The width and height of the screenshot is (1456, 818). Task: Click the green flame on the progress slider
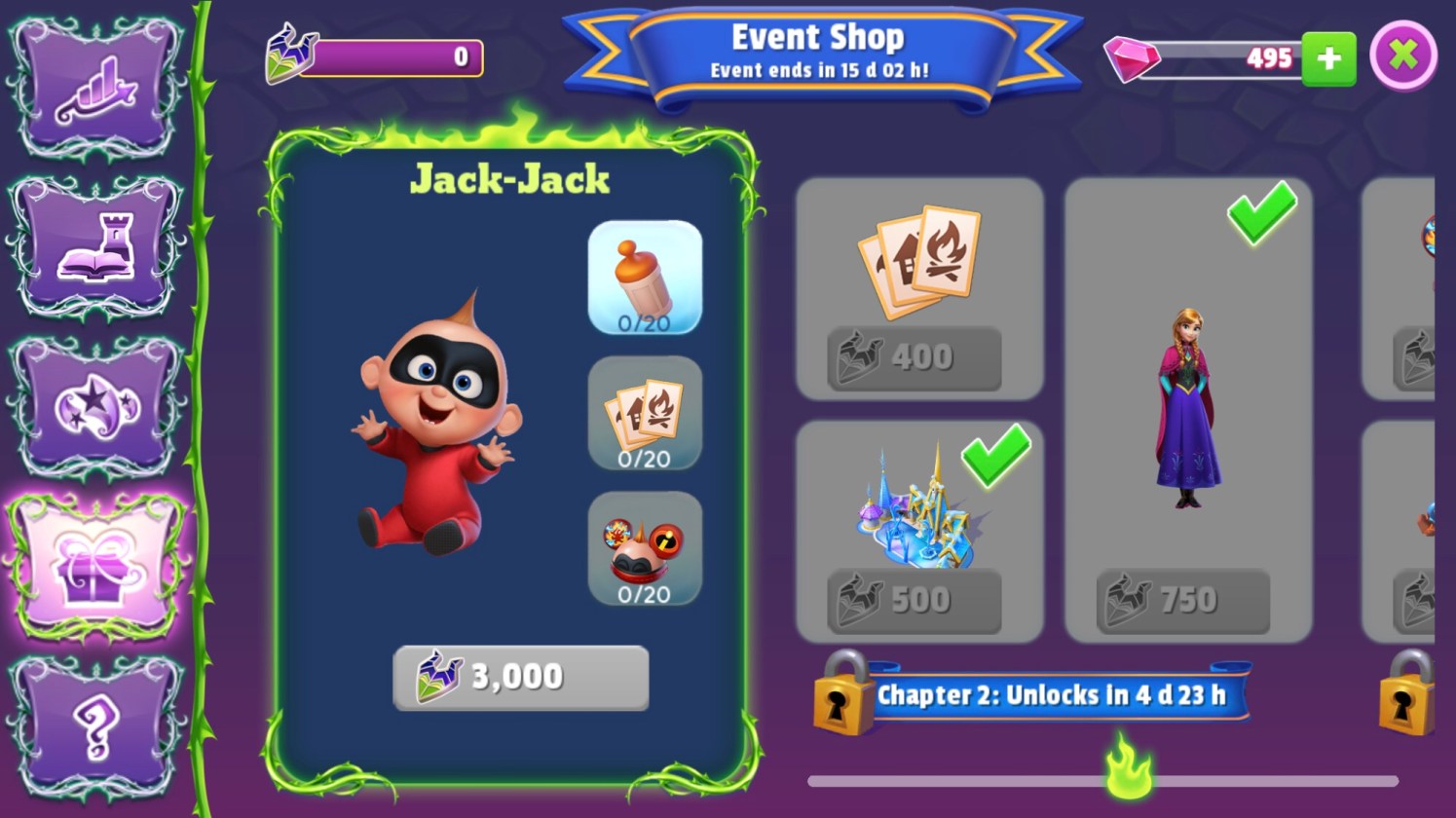(x=1129, y=769)
